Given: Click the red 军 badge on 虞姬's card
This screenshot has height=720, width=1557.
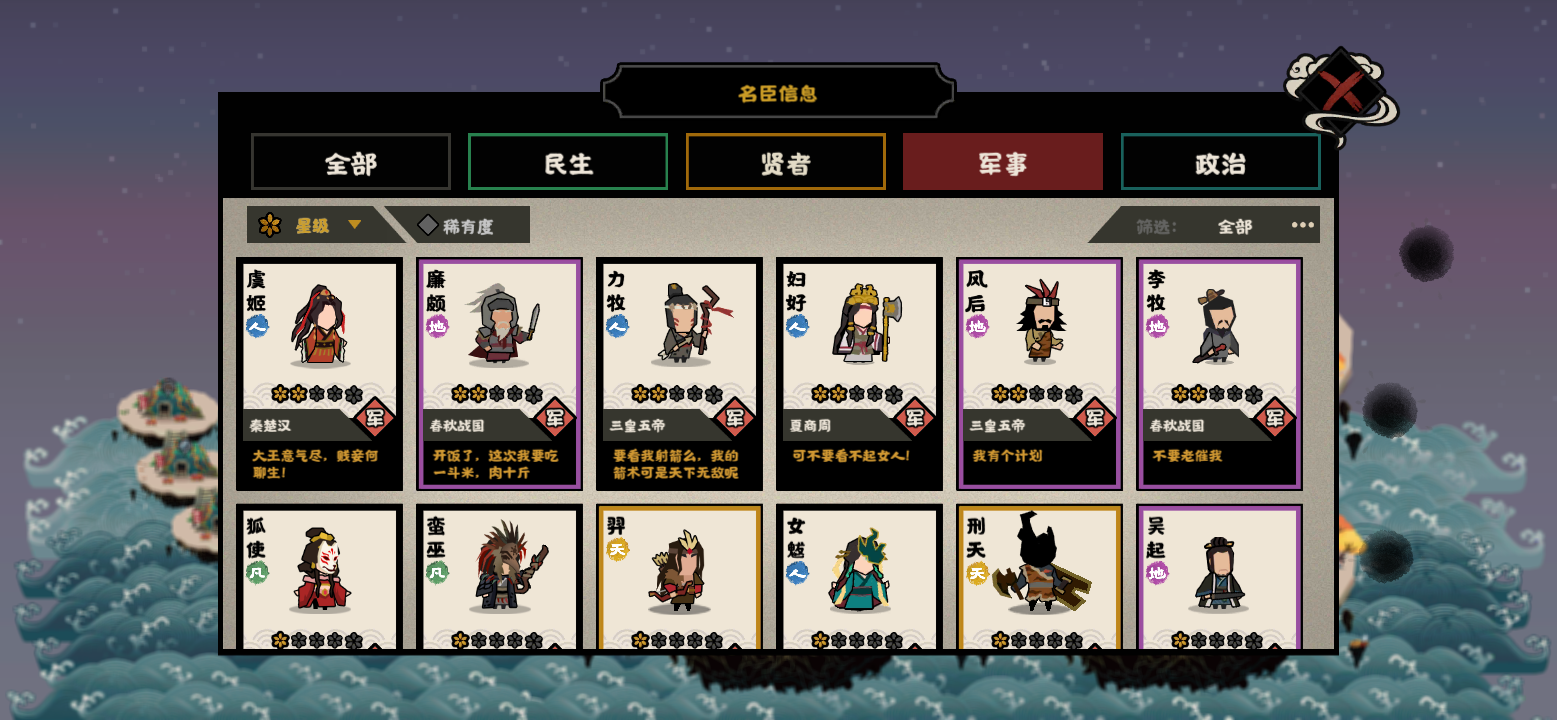Looking at the screenshot, I should pos(373,420).
